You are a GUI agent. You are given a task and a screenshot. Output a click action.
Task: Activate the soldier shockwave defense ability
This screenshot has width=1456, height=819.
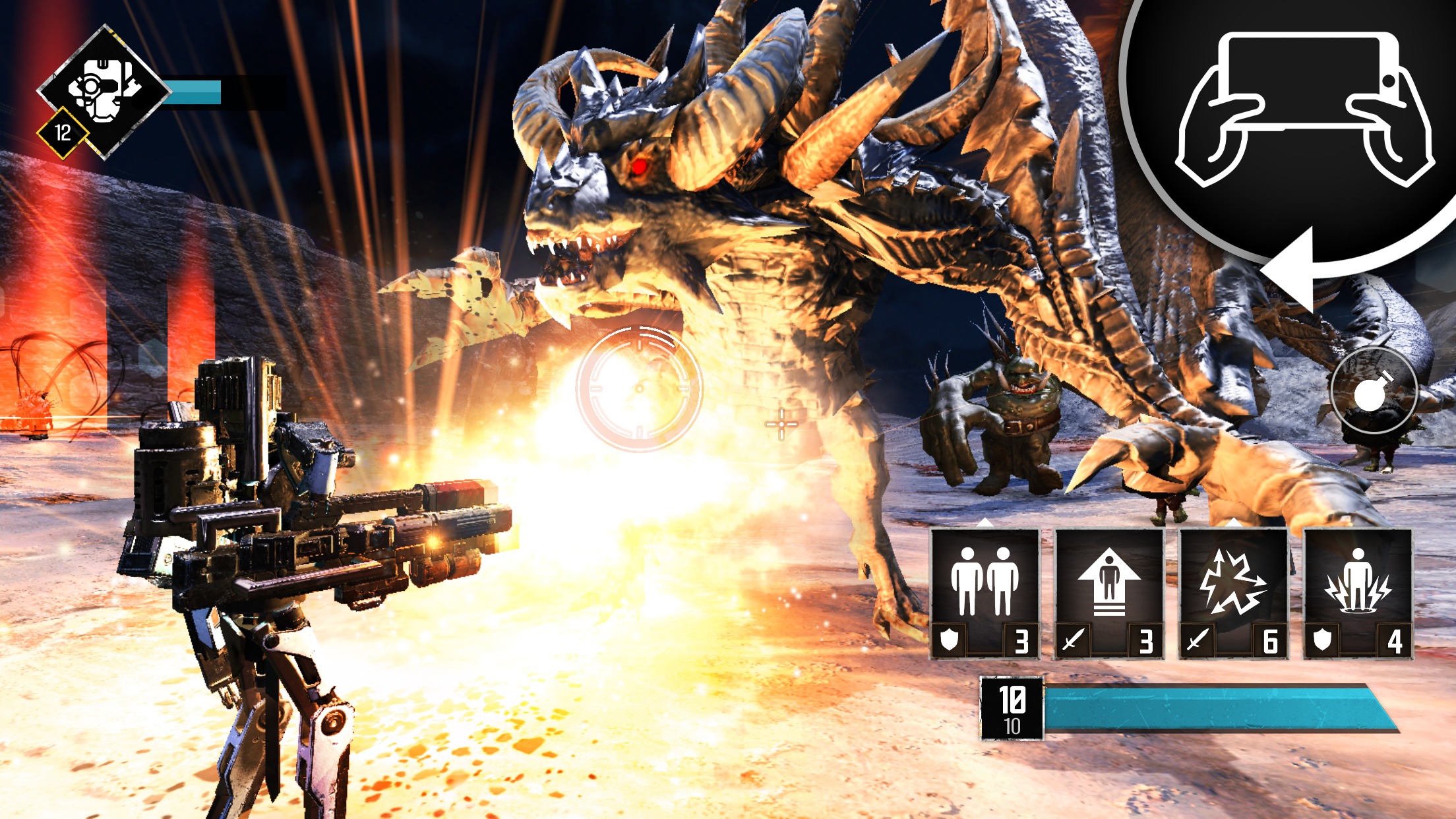coord(1358,593)
